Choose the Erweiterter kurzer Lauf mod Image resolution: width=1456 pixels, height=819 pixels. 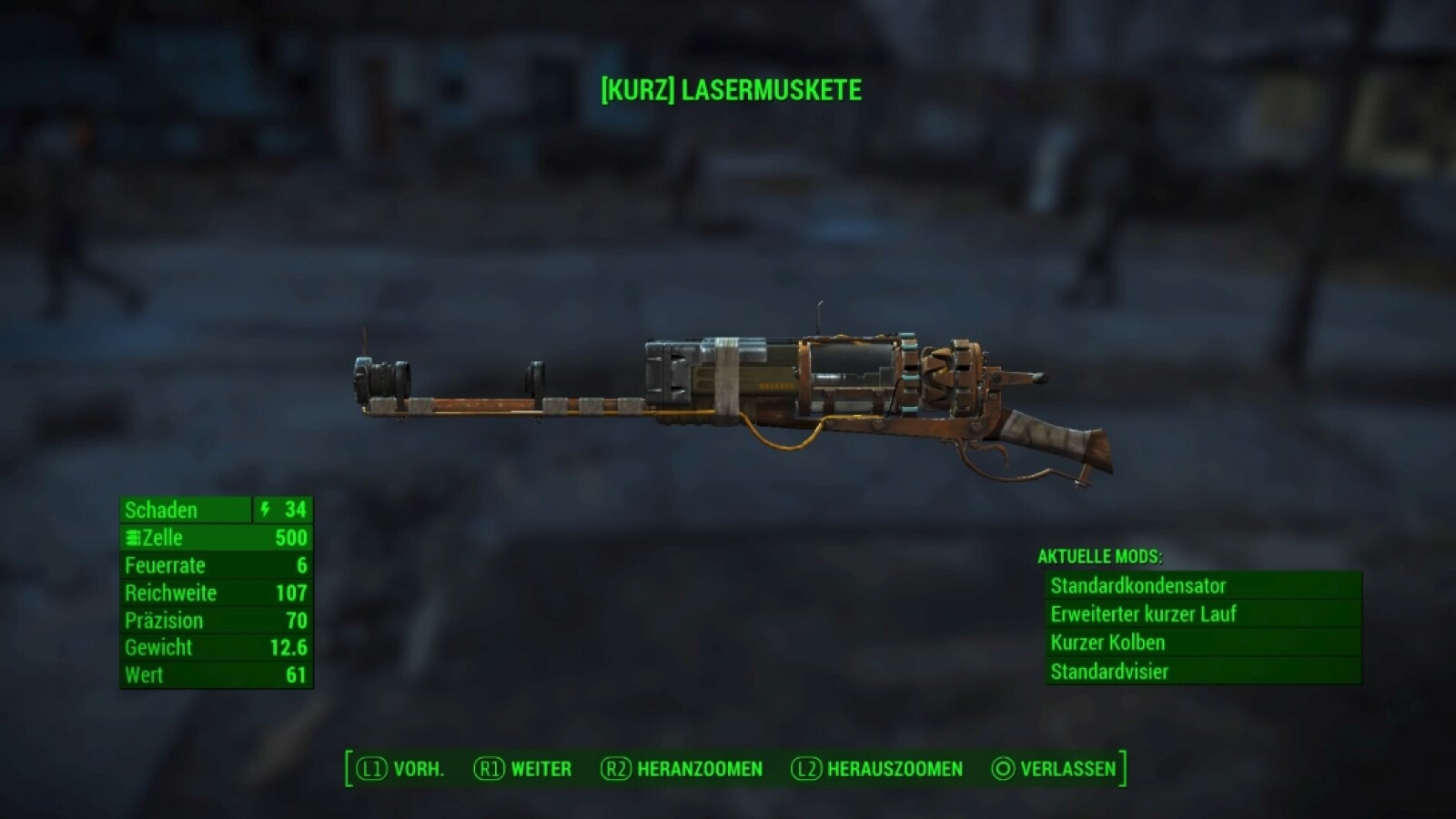coord(1201,614)
